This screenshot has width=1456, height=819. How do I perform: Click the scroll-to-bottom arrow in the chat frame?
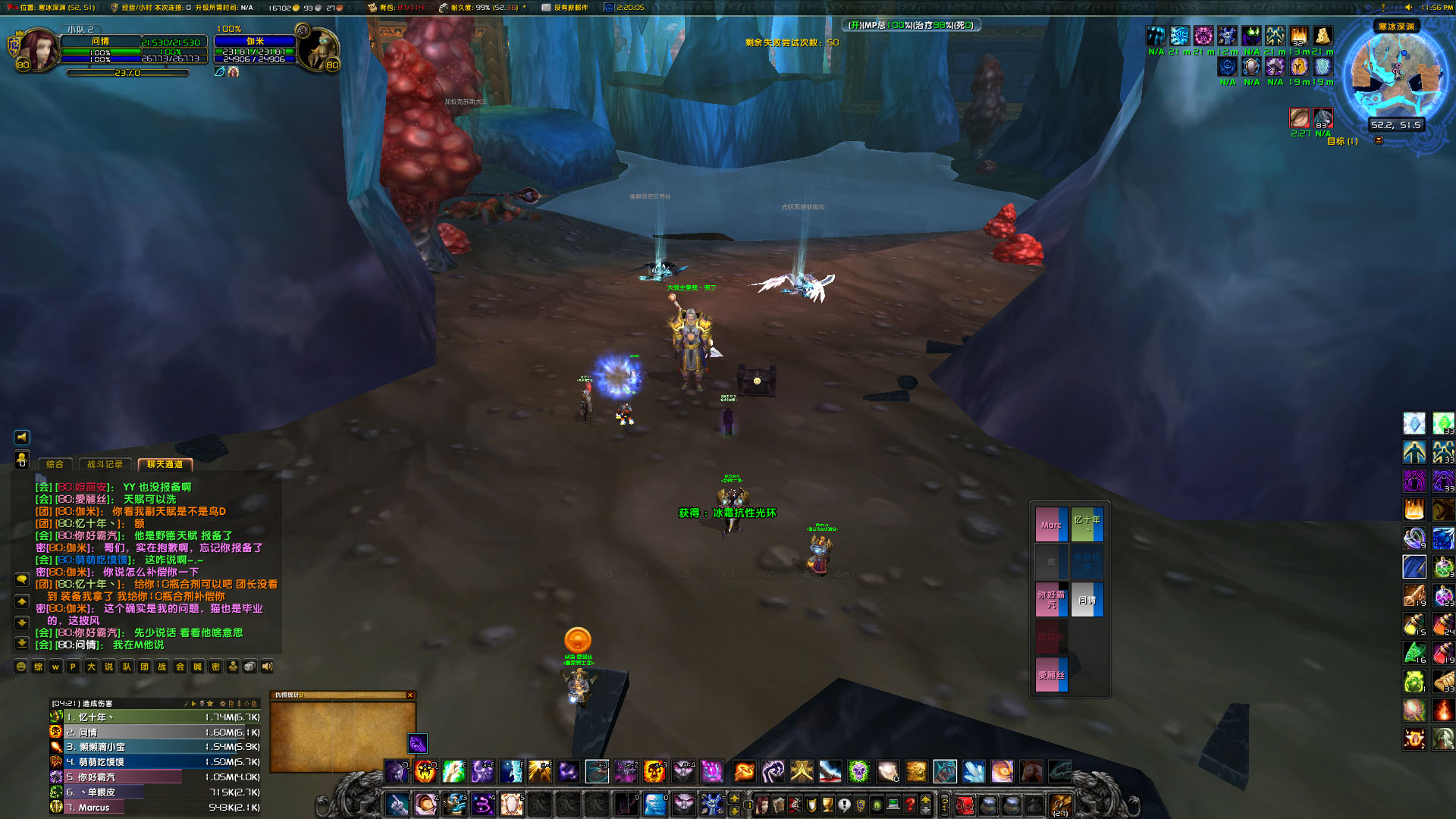click(21, 642)
